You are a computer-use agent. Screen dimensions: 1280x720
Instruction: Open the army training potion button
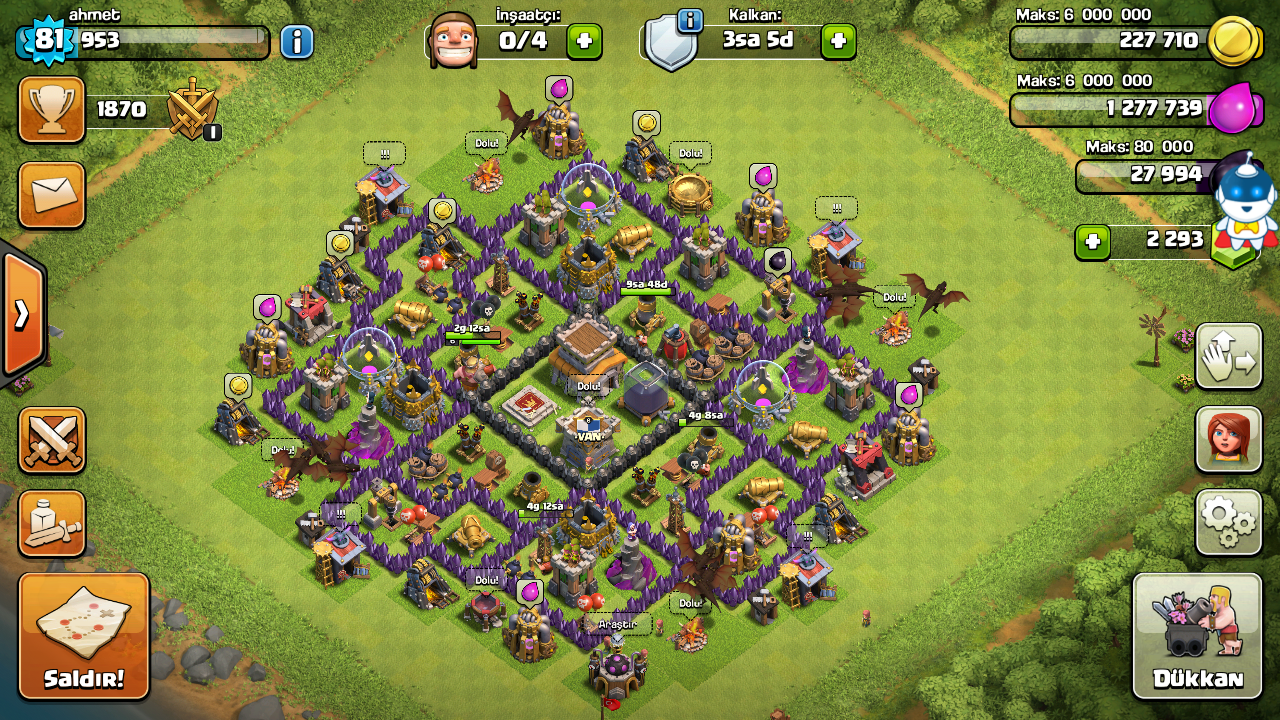(x=52, y=523)
